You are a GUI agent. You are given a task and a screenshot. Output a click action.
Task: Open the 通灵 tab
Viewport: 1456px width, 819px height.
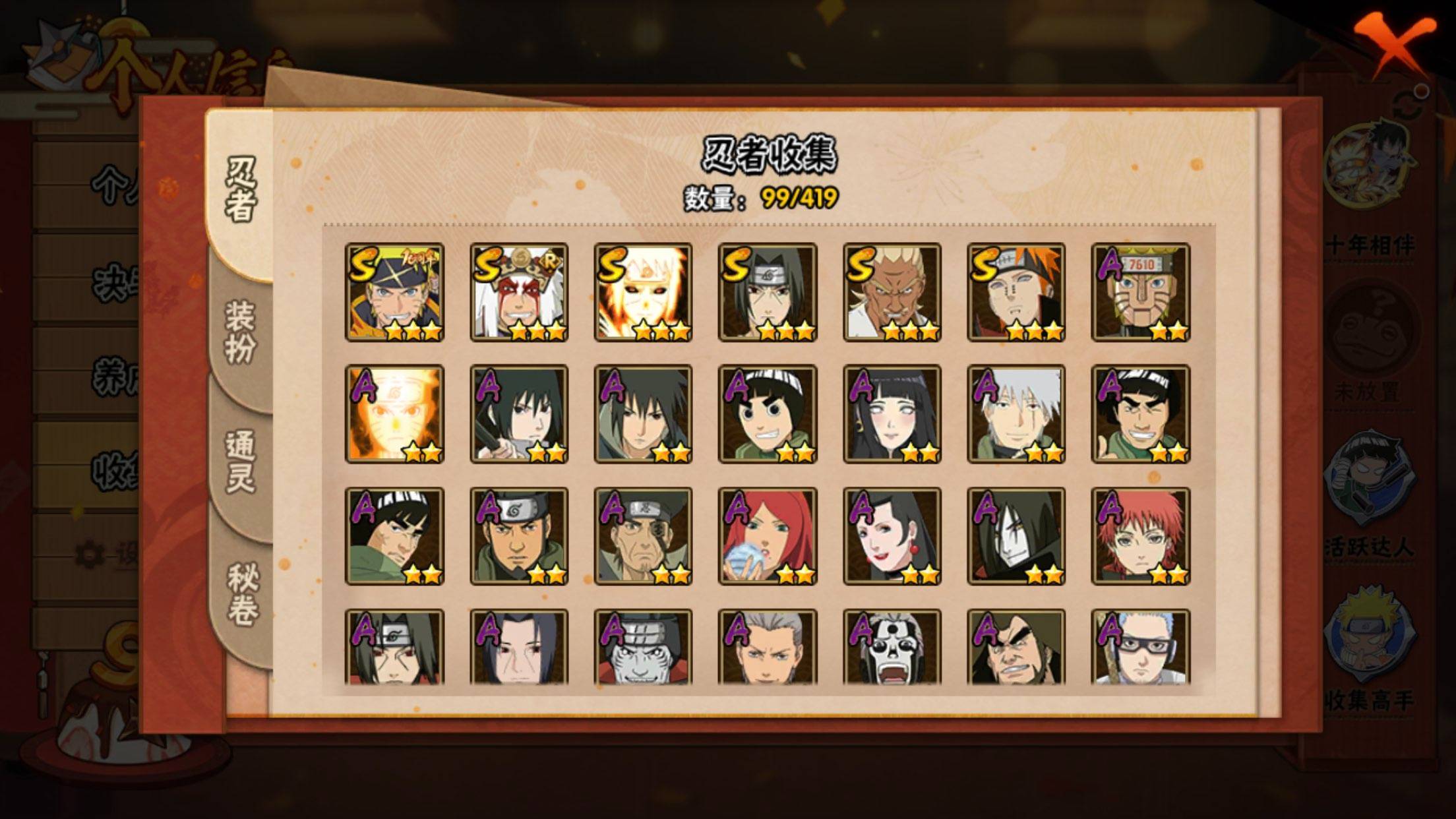coord(240,462)
